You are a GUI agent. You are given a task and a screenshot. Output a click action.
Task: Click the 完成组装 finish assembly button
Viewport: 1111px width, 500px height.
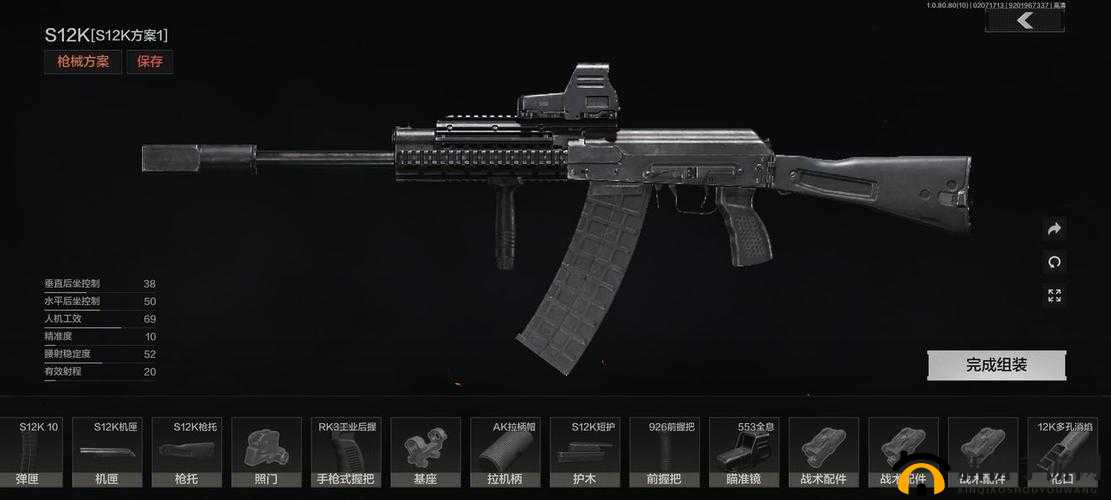[996, 365]
